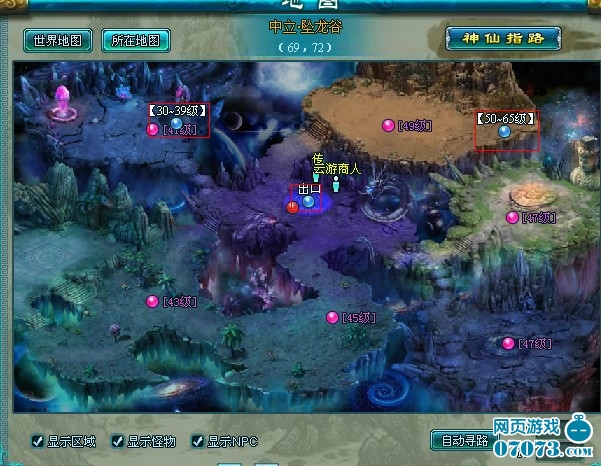601x466 pixels.
Task: Select the 30-39级 zone portal marker
Action: (x=177, y=122)
